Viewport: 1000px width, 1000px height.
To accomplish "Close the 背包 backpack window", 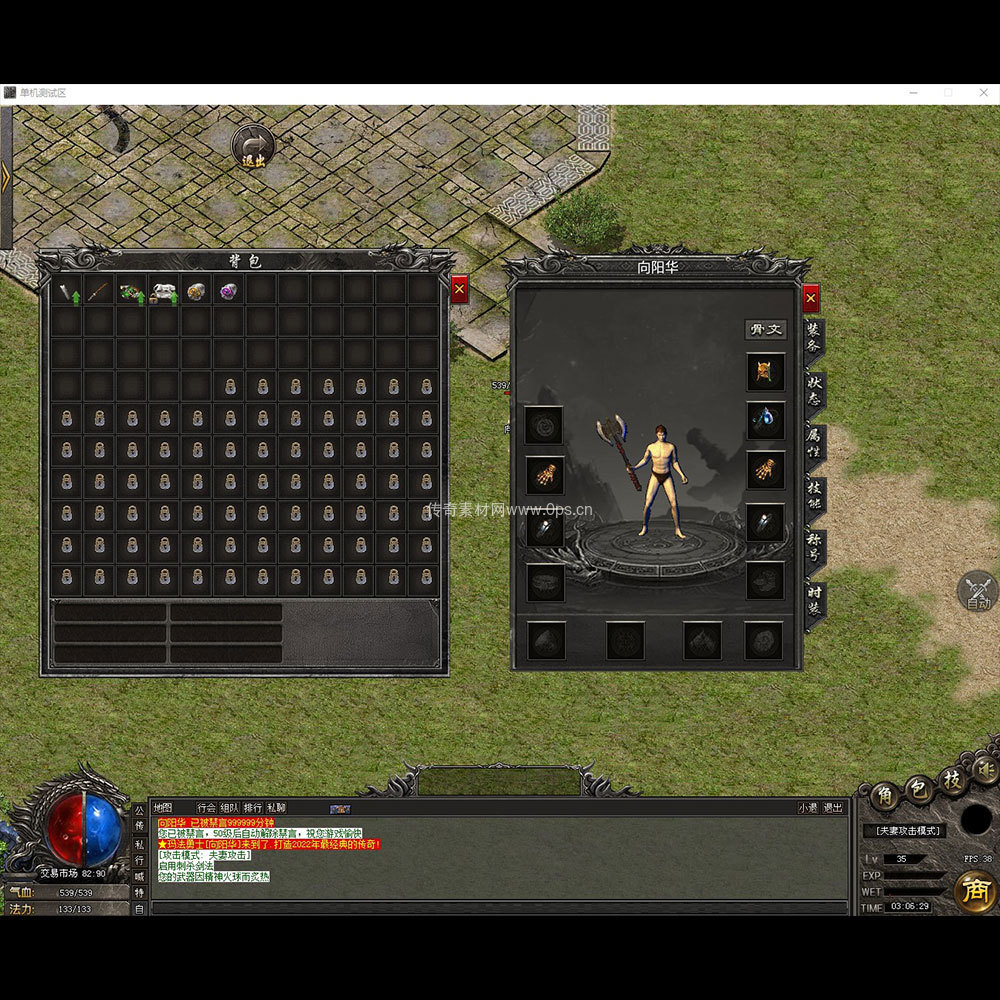I will [x=459, y=290].
